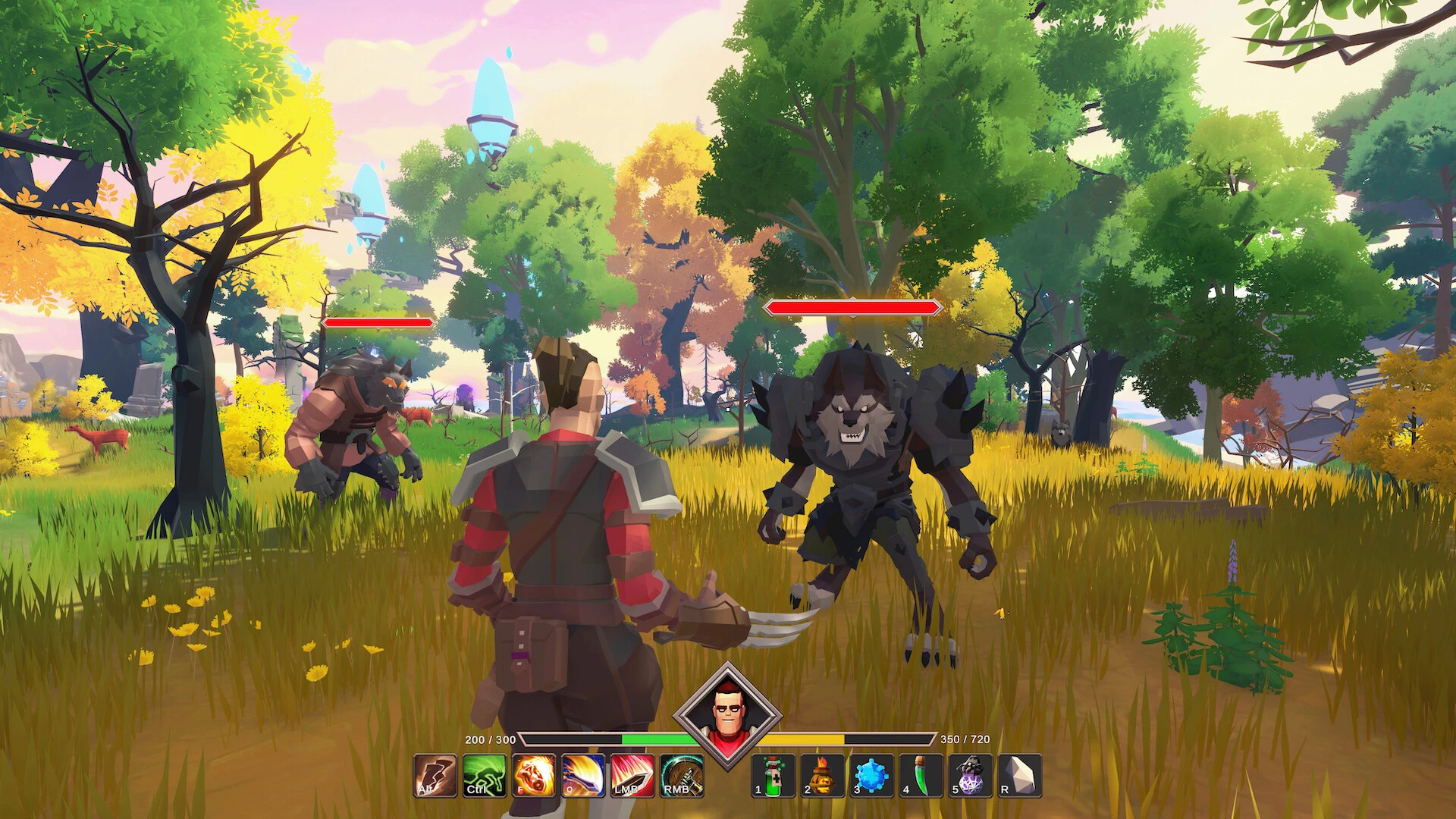Viewport: 1456px width, 819px height.
Task: Use the green curved vial item
Action: tap(921, 776)
